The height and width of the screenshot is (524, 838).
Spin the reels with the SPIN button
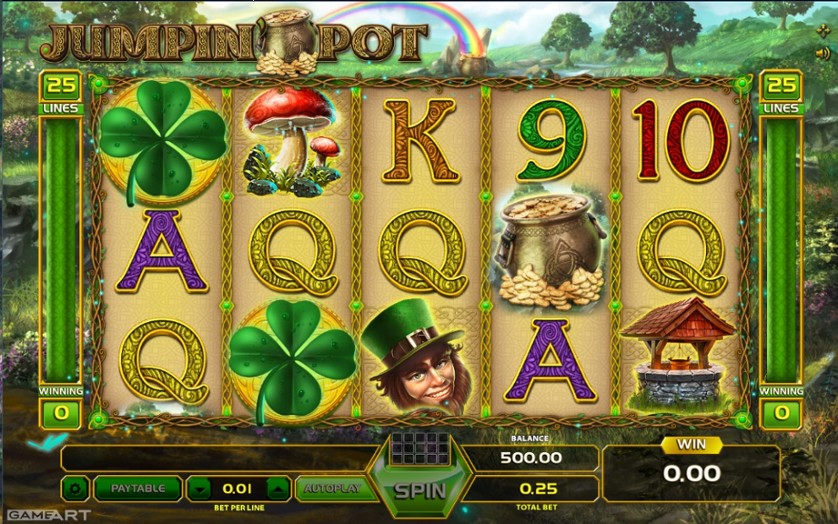(x=419, y=490)
